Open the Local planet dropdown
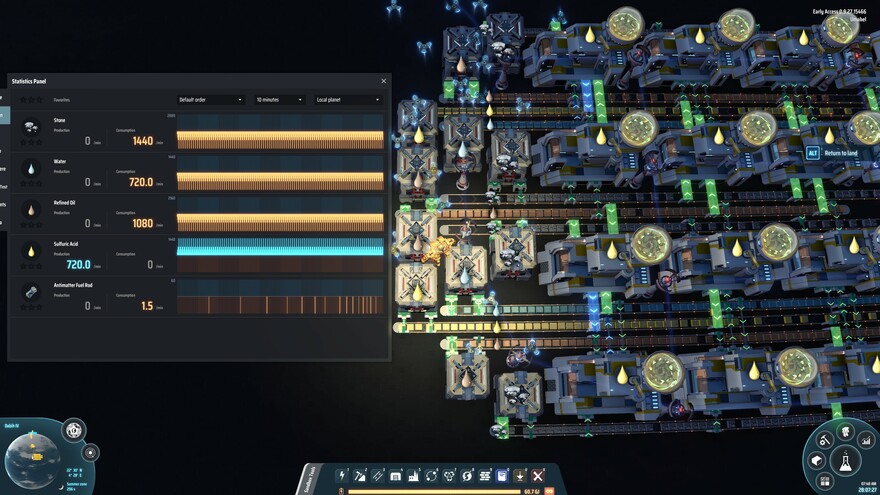 348,100
